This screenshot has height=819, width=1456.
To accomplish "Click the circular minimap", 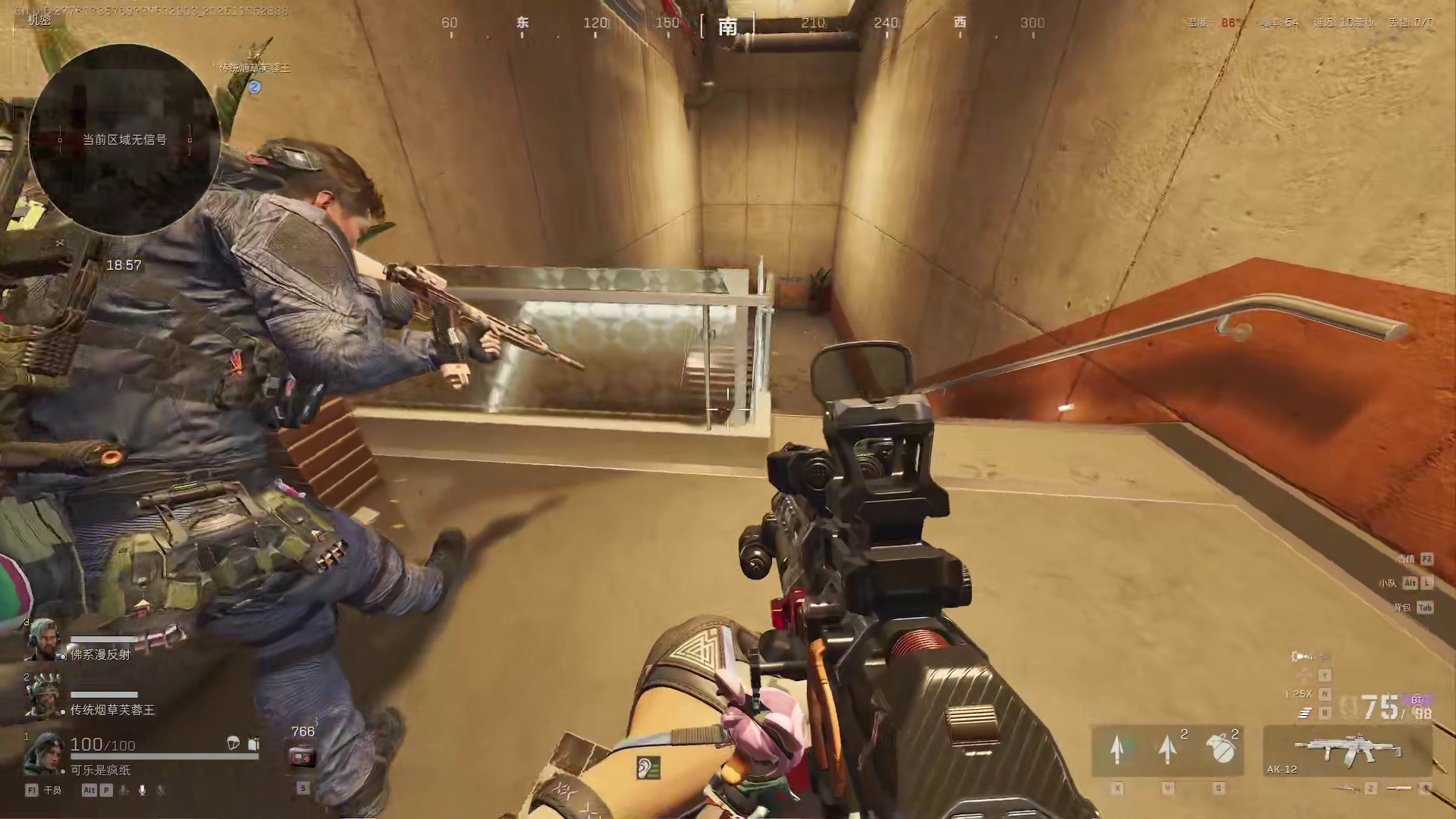I will 124,140.
